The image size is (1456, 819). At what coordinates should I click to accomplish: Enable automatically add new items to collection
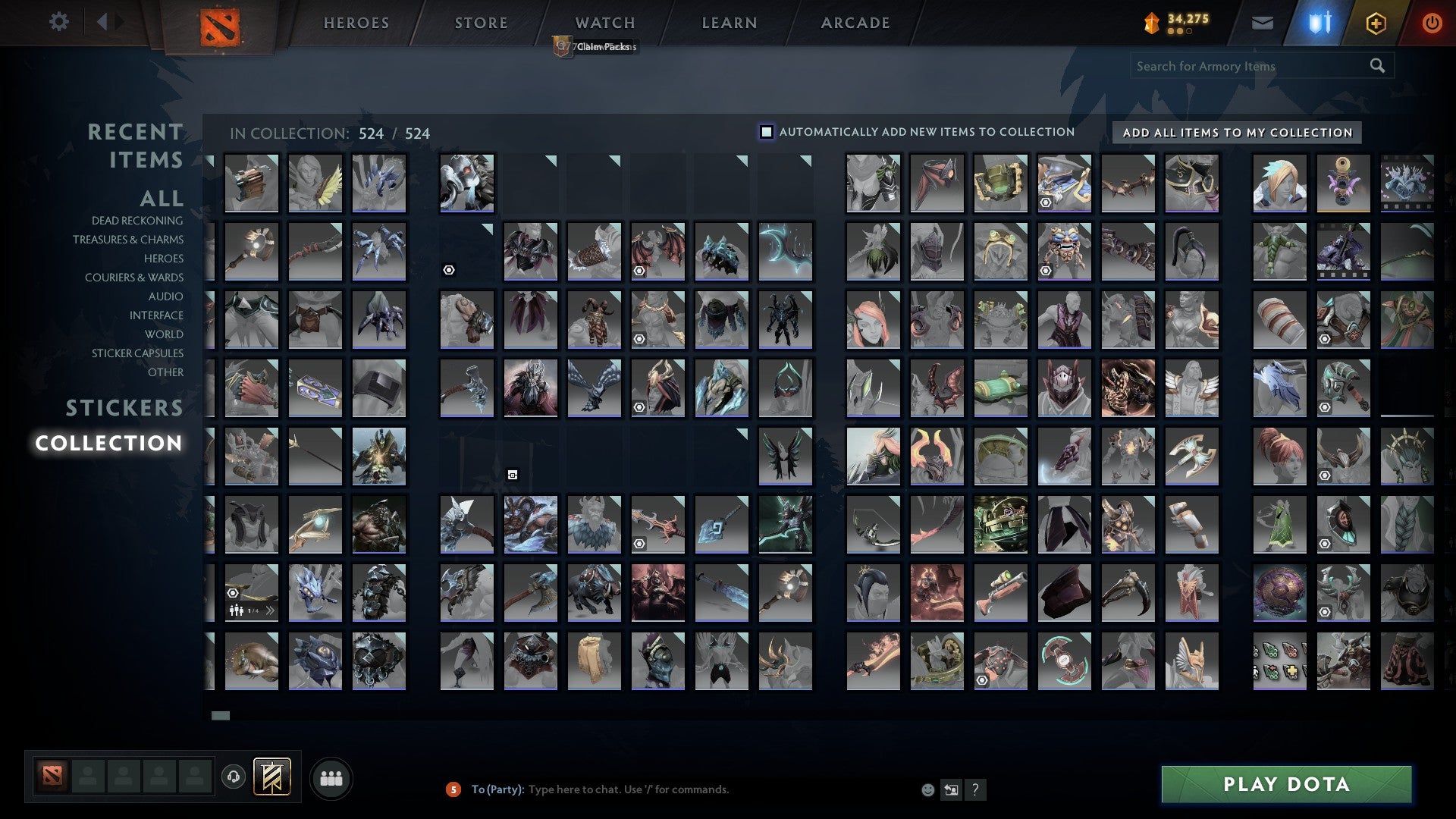pos(766,131)
